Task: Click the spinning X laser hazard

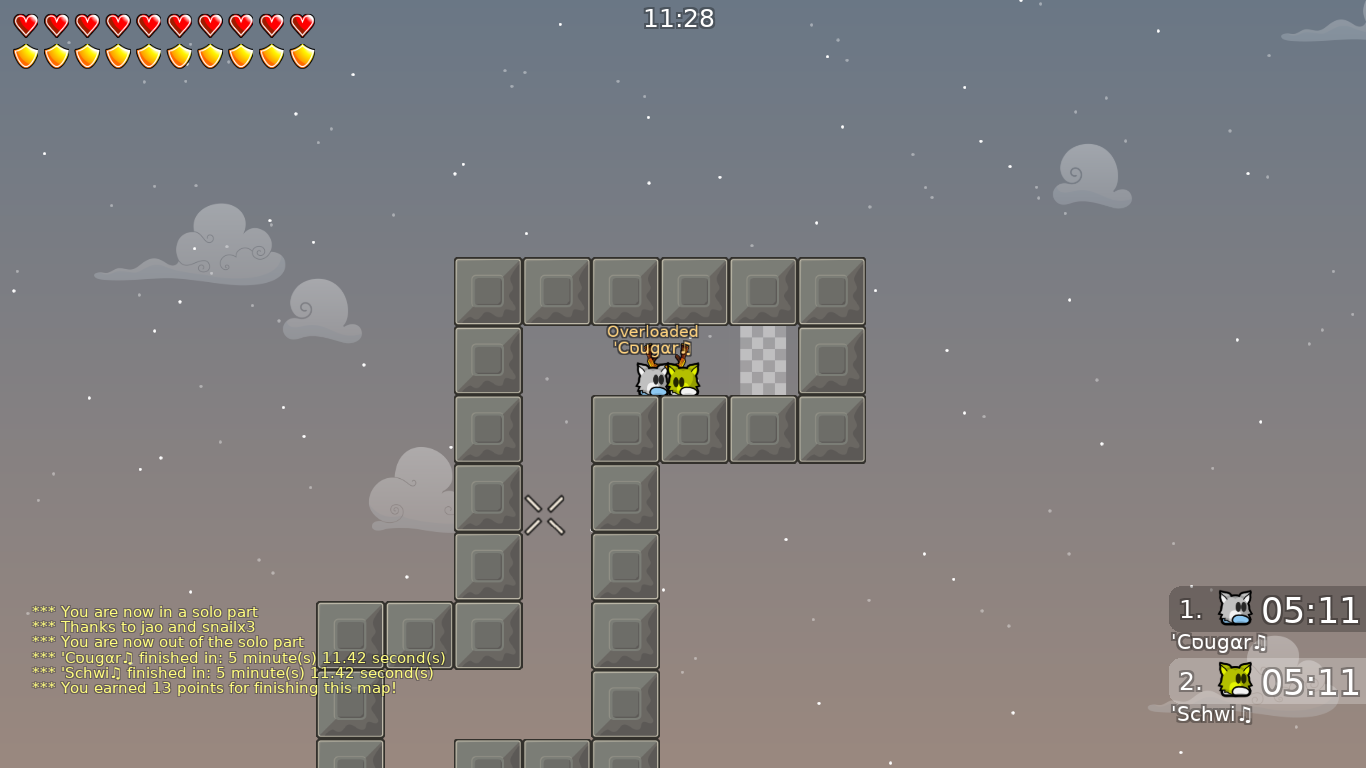Action: pyautogui.click(x=545, y=514)
